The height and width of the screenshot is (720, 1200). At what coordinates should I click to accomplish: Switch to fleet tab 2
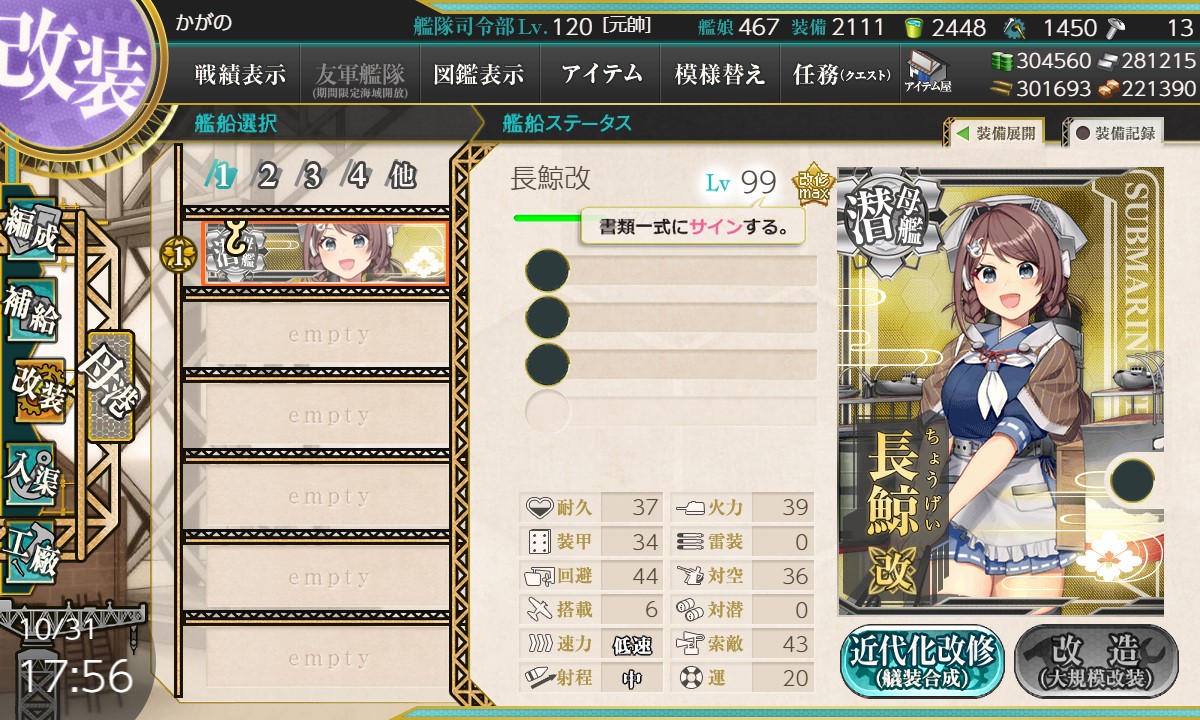(x=267, y=177)
